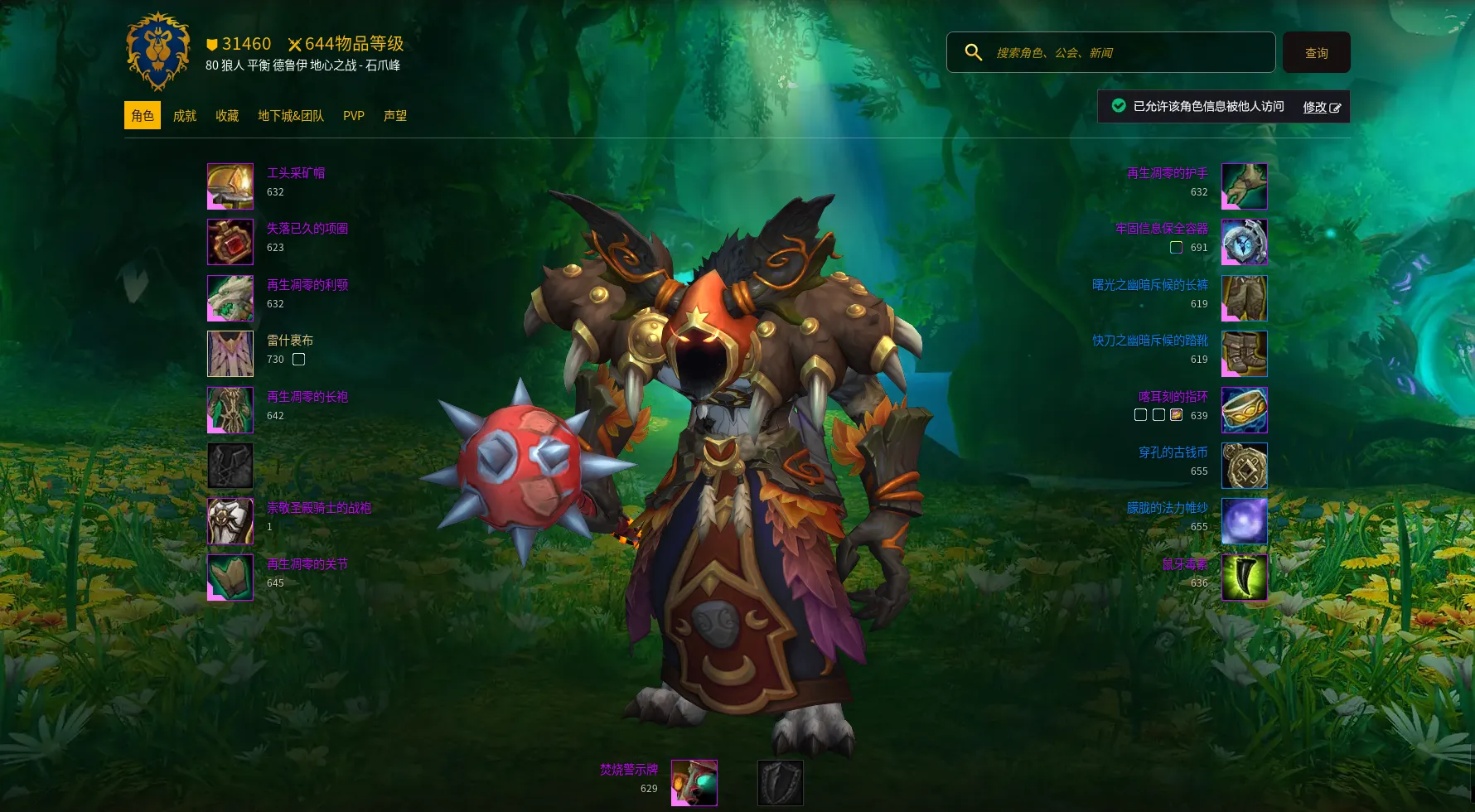The image size is (1475, 812).
Task: Open the 雷什裹布 cloak item
Action: (230, 354)
